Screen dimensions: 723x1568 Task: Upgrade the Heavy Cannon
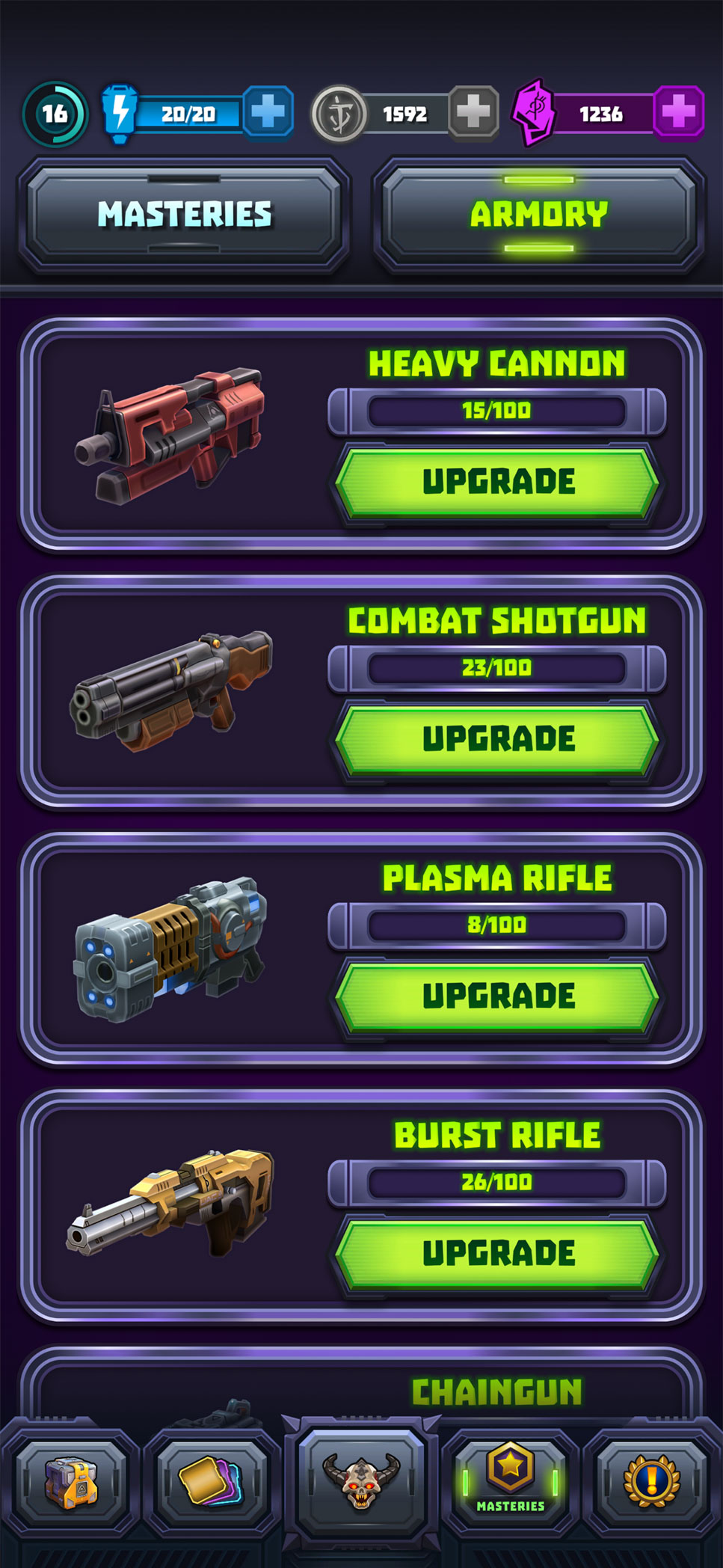pos(498,481)
